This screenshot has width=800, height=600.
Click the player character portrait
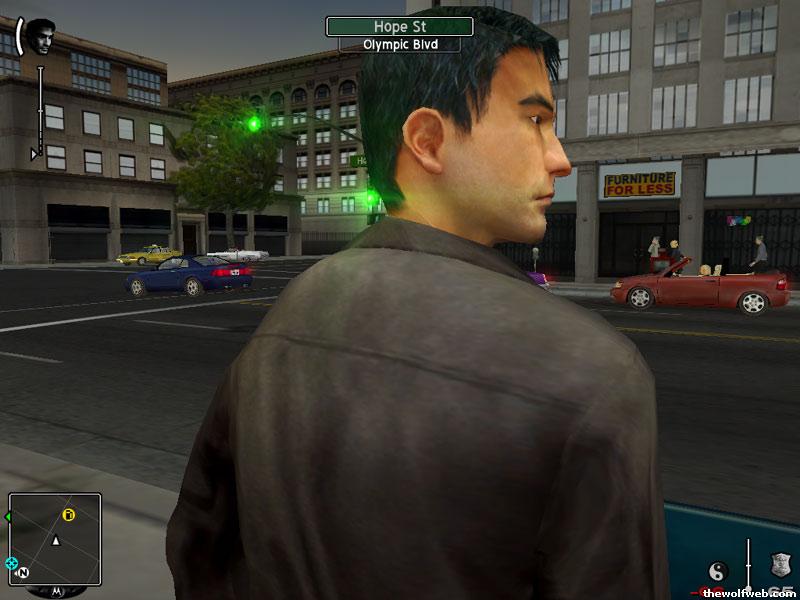click(x=39, y=35)
